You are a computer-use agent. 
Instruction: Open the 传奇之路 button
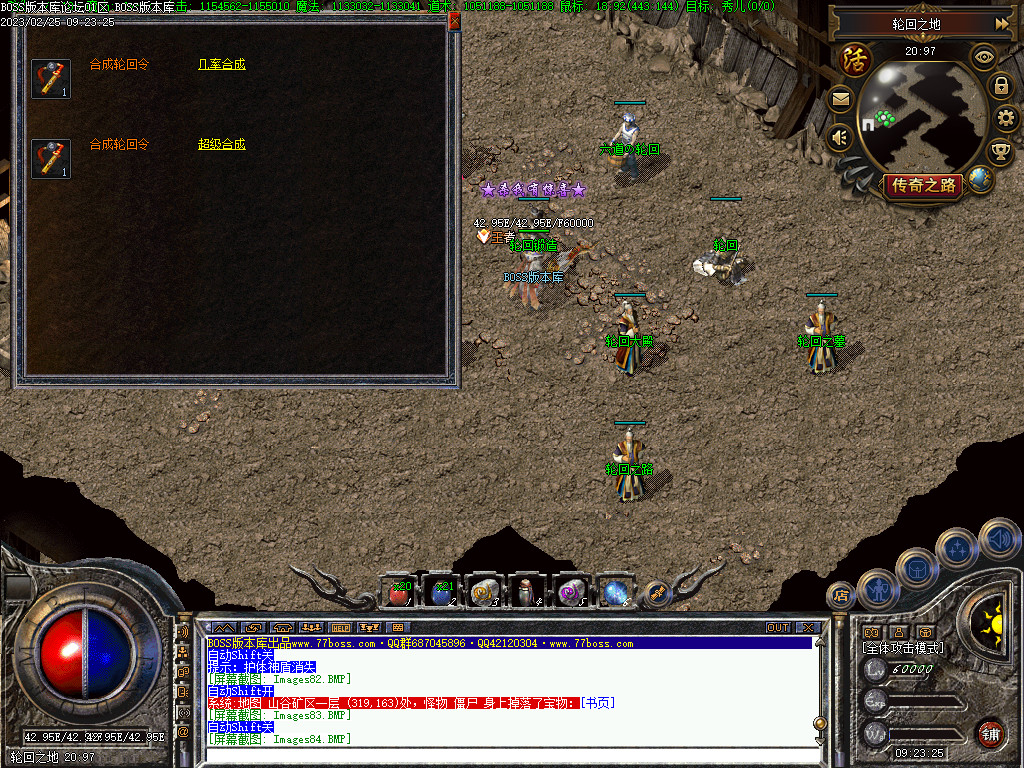(922, 185)
